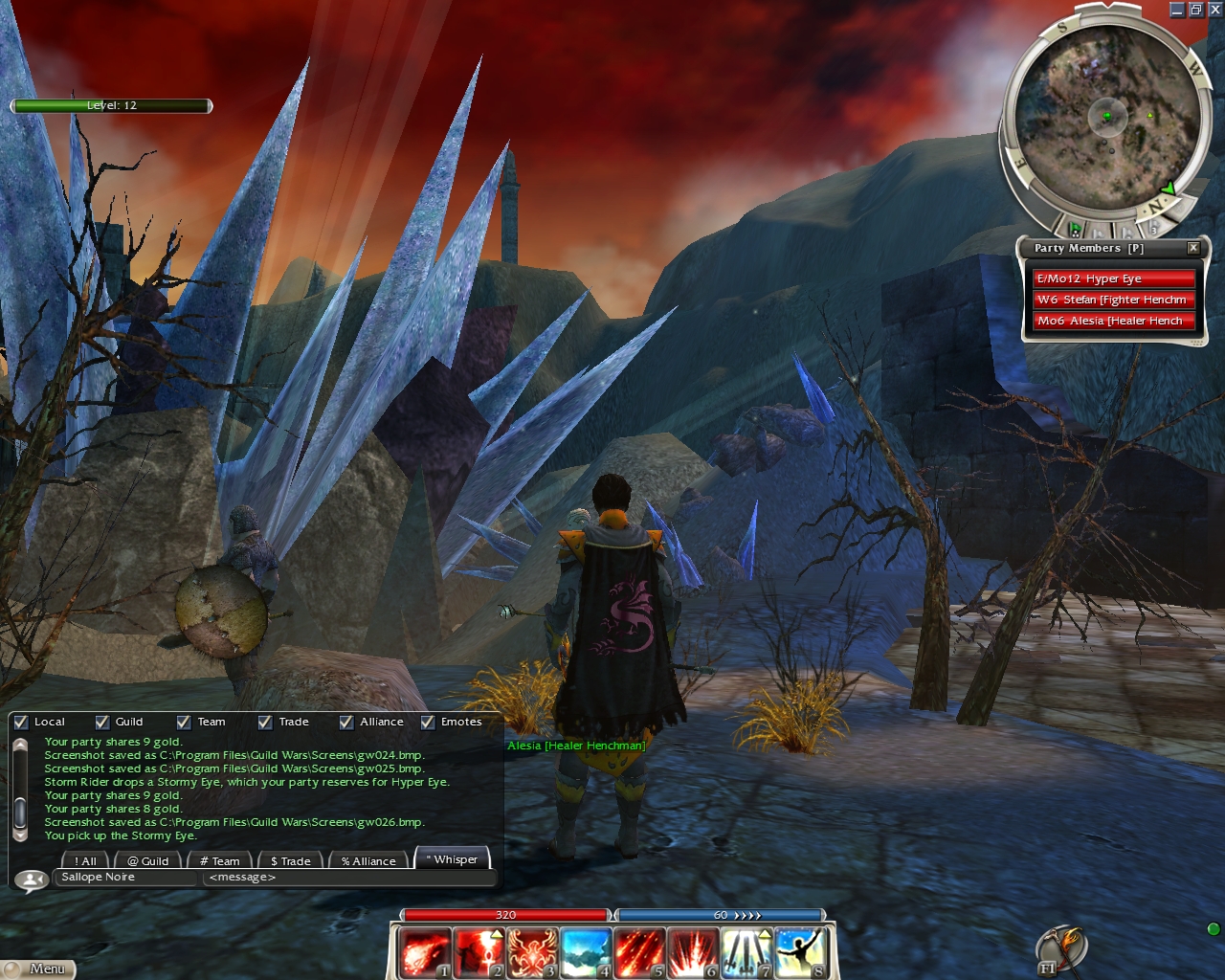Cast the cloud skill in slot 4

click(586, 951)
